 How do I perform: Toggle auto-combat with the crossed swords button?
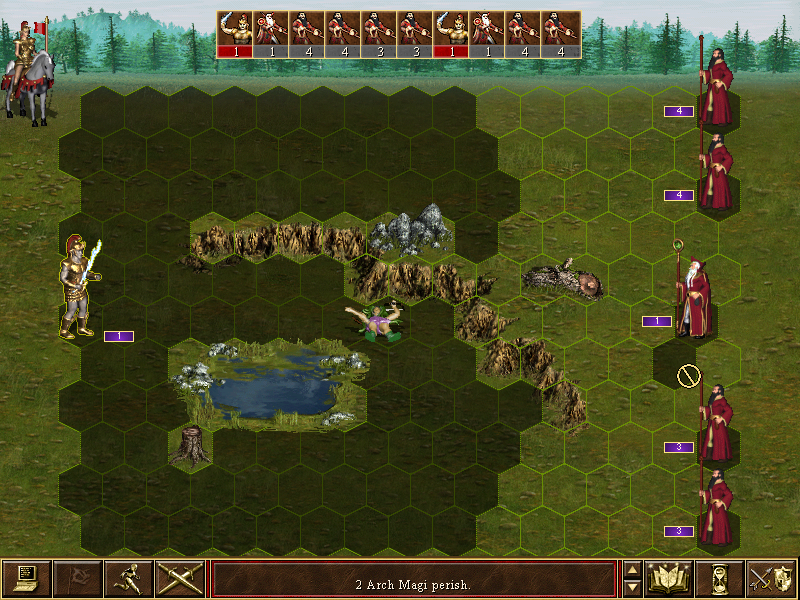(x=180, y=578)
